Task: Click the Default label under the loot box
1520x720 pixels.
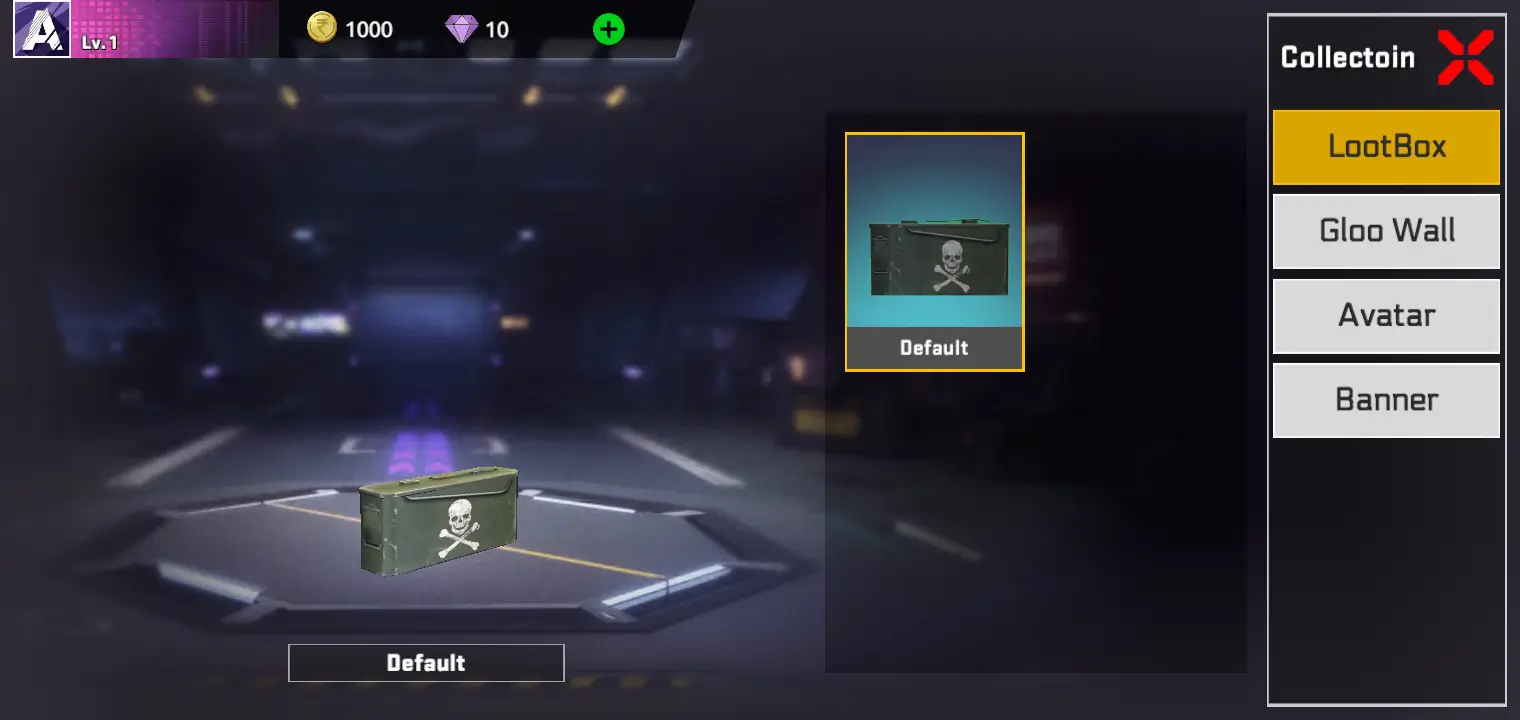Action: pos(425,662)
